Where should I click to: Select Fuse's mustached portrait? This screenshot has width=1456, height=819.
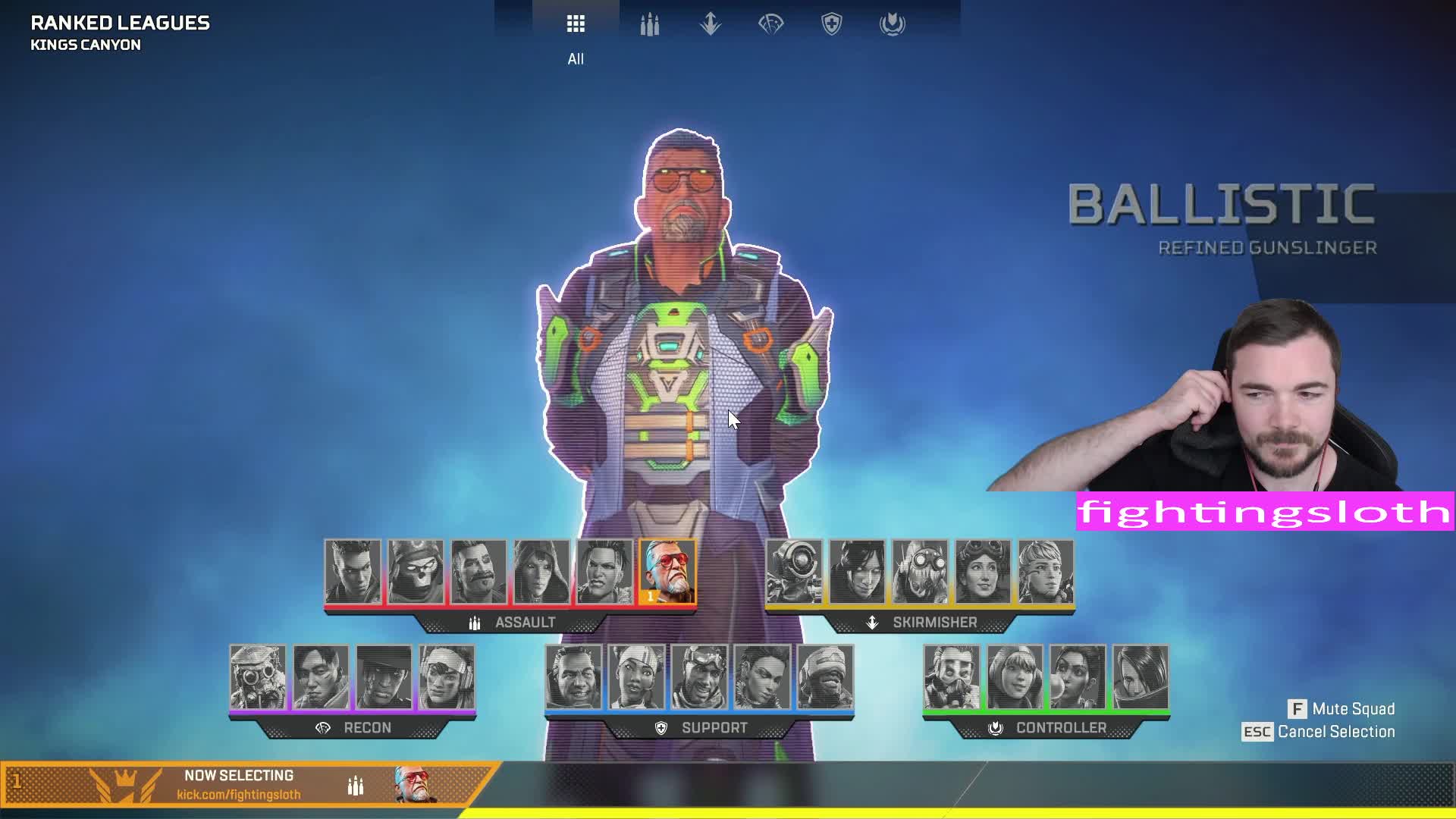[479, 572]
